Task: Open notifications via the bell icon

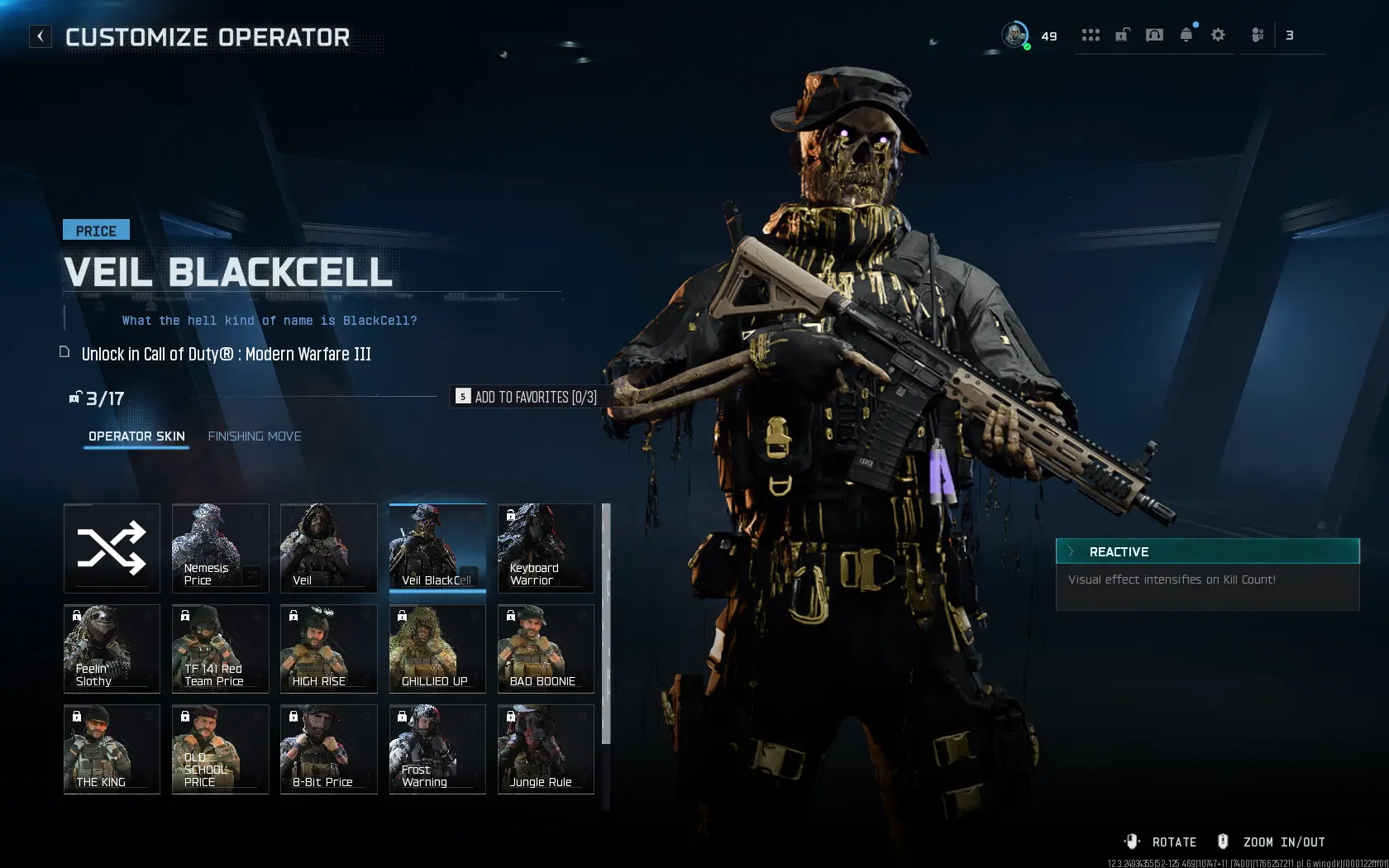Action: (x=1186, y=36)
